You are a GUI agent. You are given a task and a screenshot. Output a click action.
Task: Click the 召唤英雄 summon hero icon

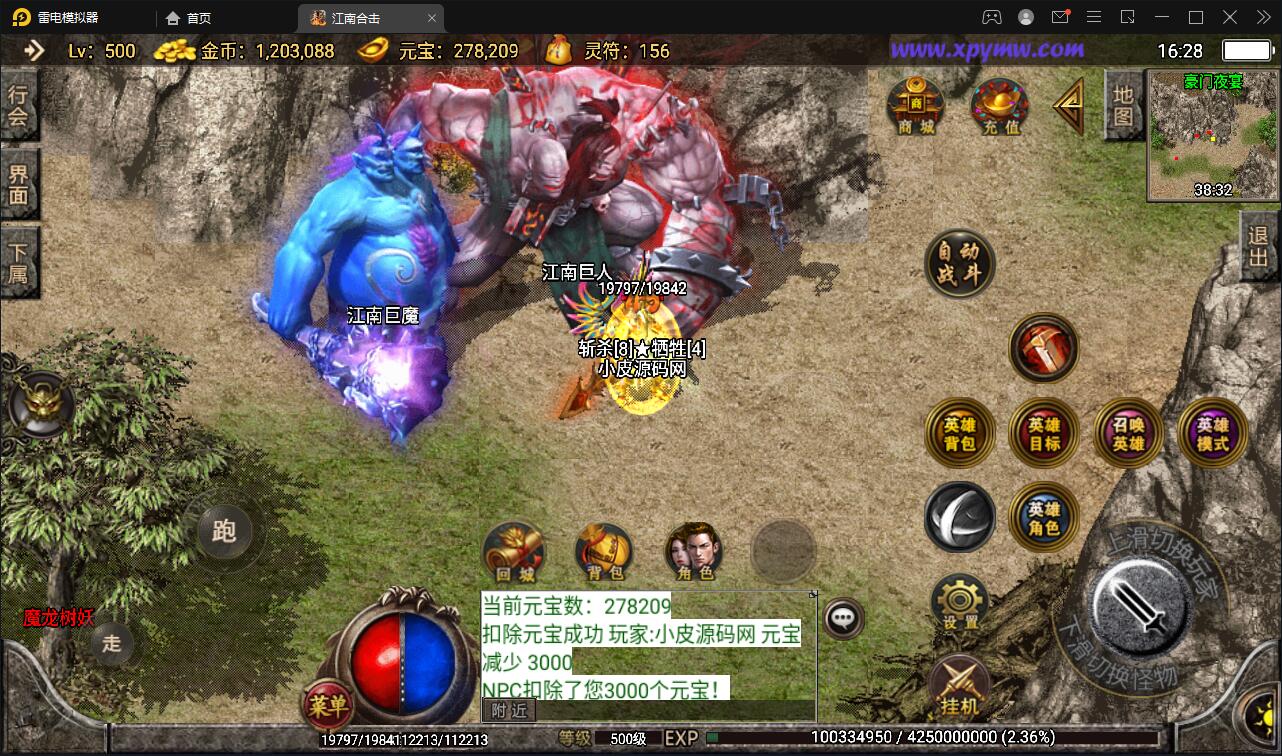click(x=1128, y=432)
